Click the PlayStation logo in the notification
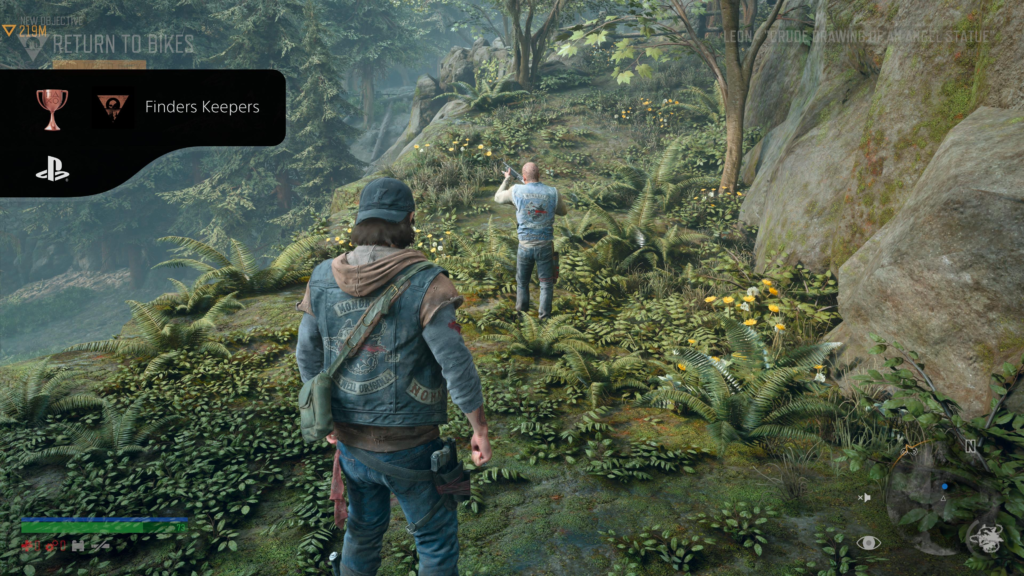 point(52,171)
